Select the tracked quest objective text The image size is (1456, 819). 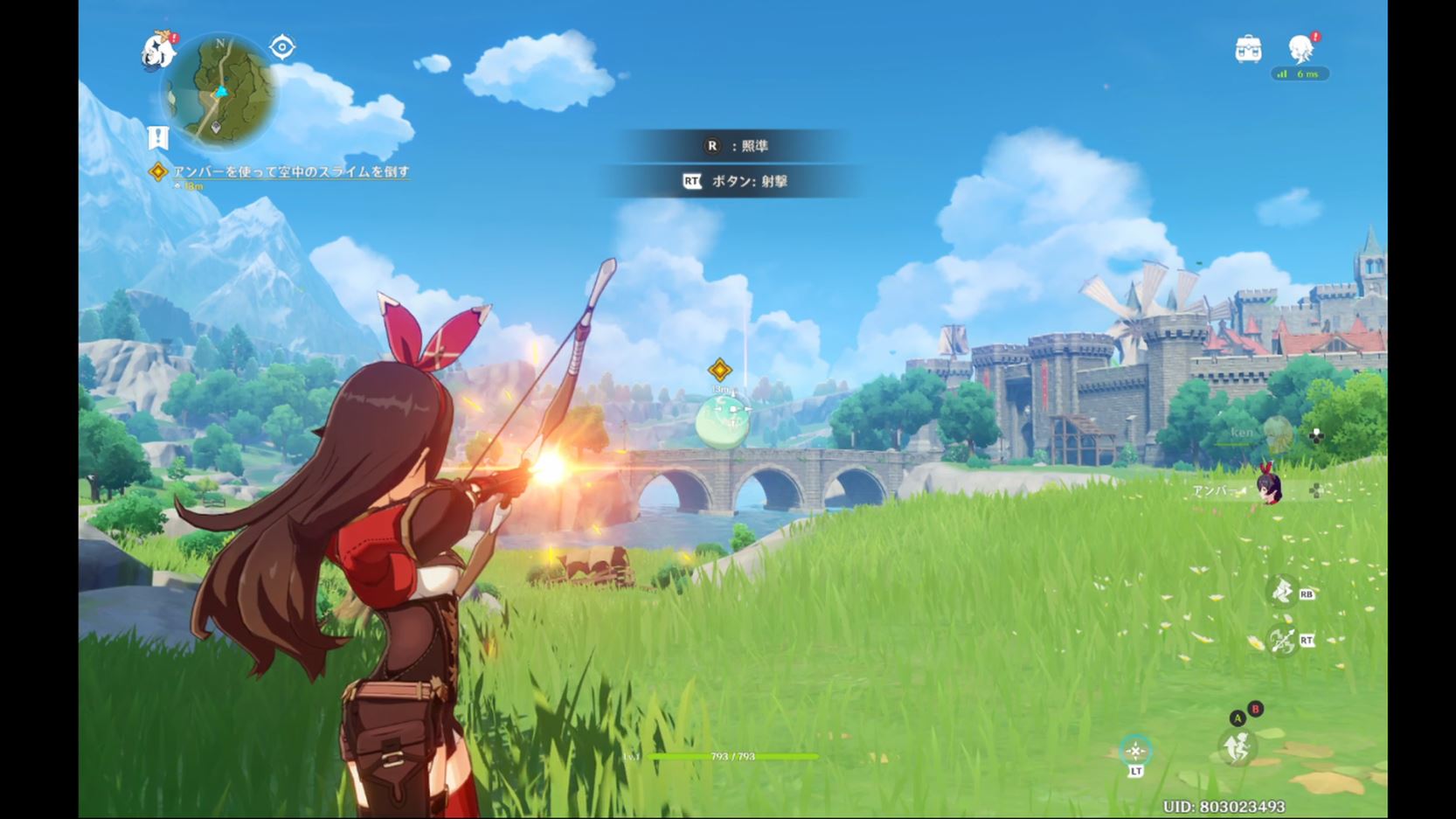point(290,172)
